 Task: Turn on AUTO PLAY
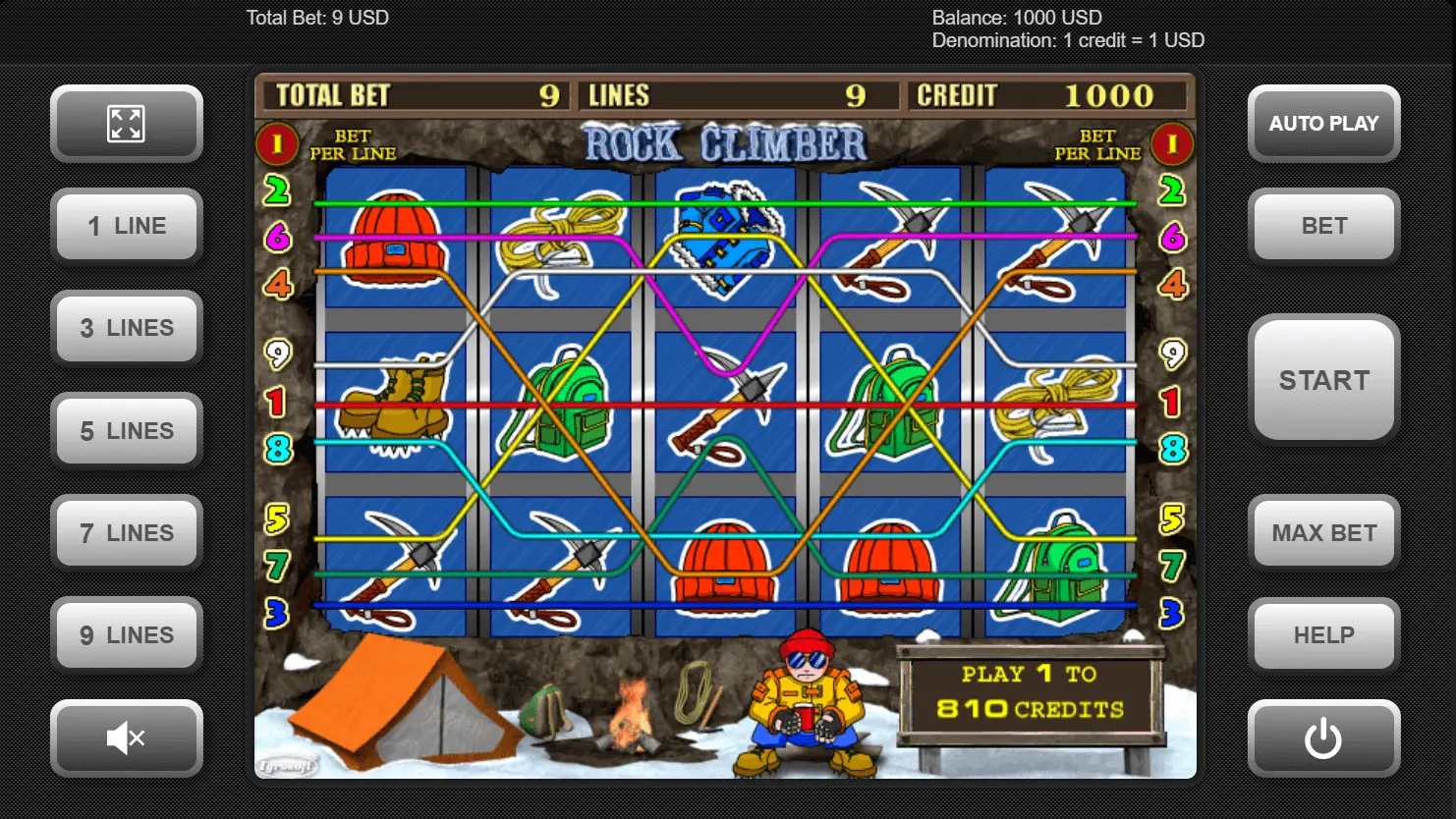click(1323, 124)
